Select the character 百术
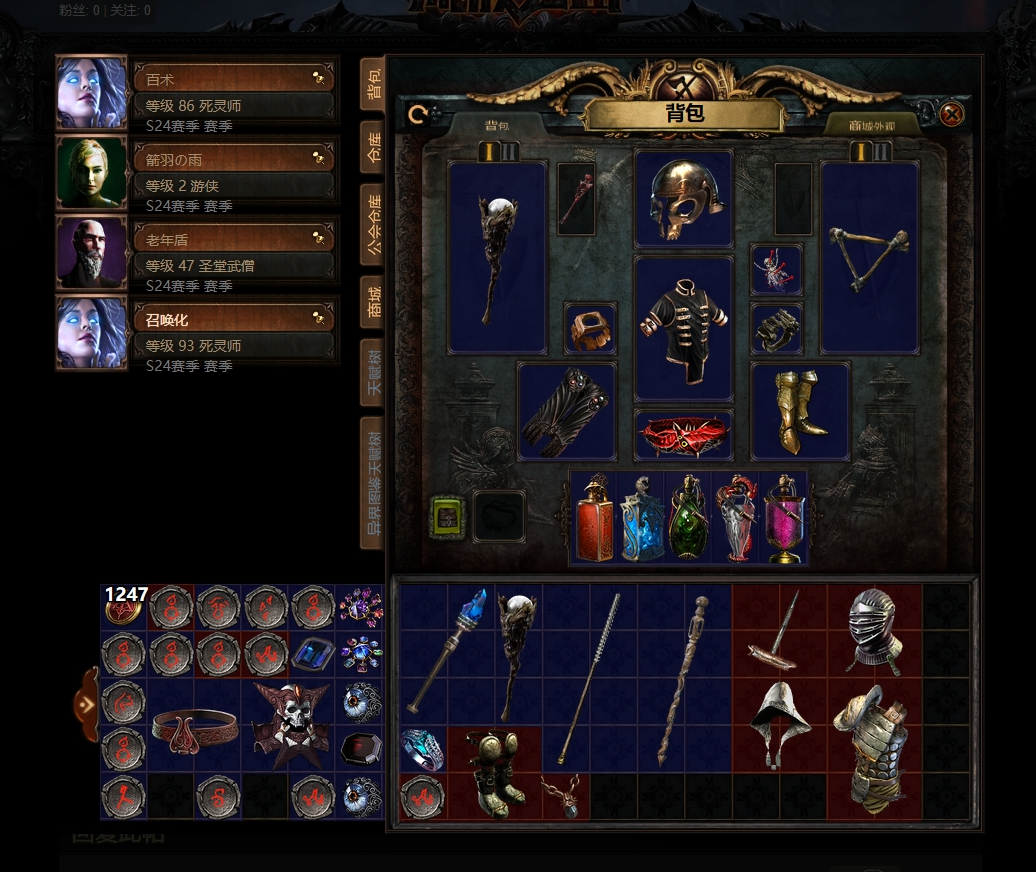This screenshot has height=872, width=1036. (x=234, y=77)
